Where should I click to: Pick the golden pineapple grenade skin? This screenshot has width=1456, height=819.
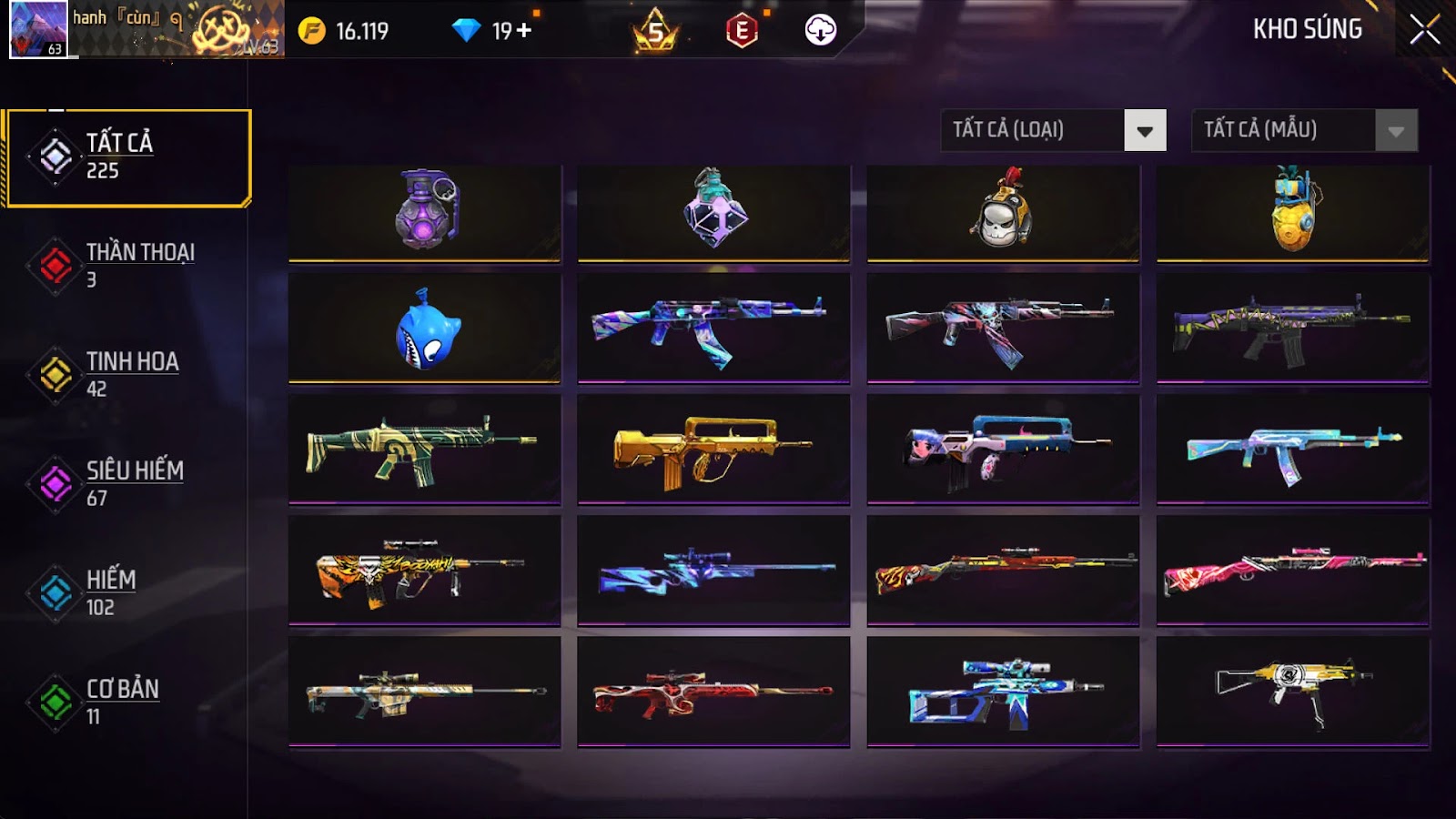click(1292, 213)
